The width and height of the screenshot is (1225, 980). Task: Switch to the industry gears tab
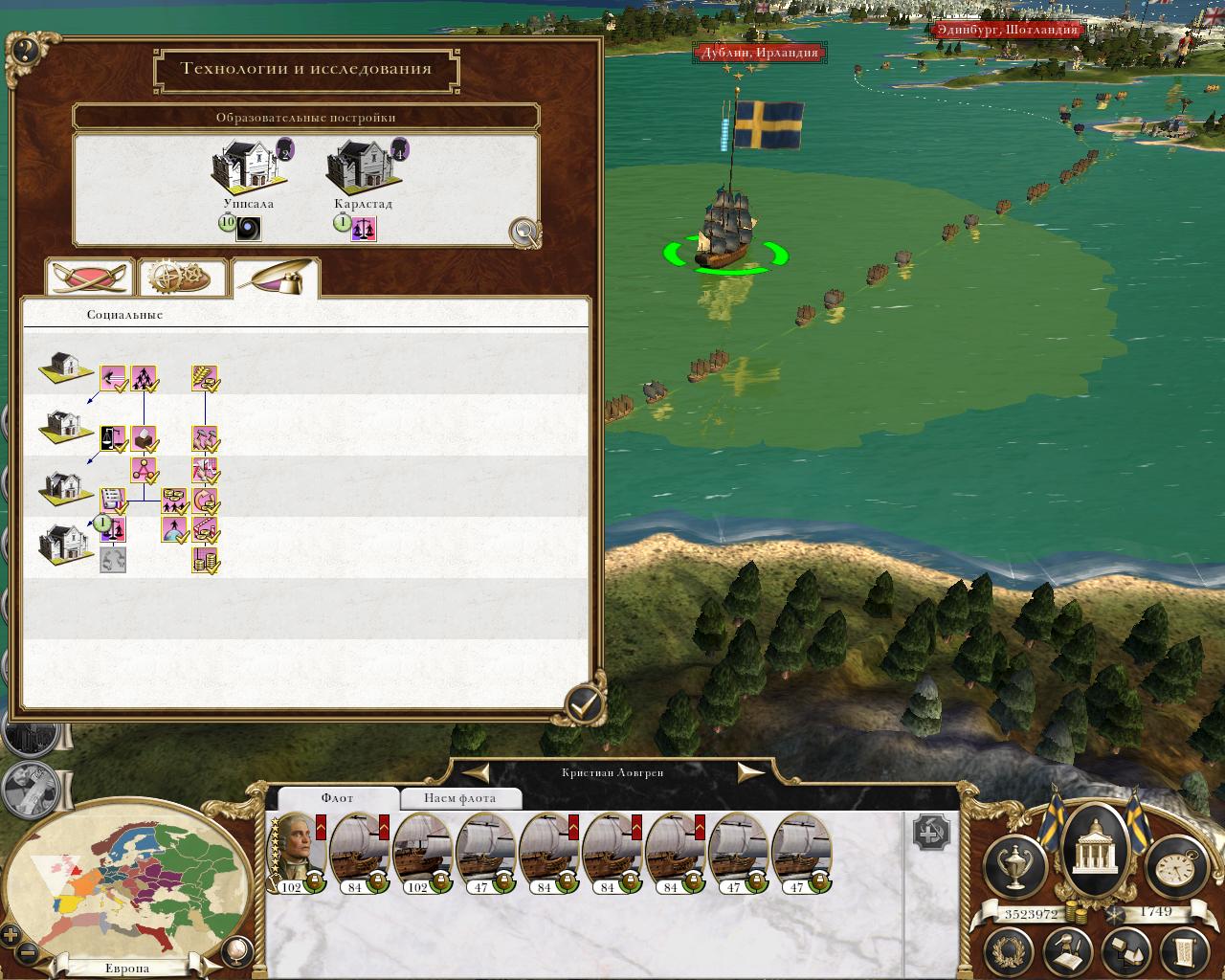182,278
